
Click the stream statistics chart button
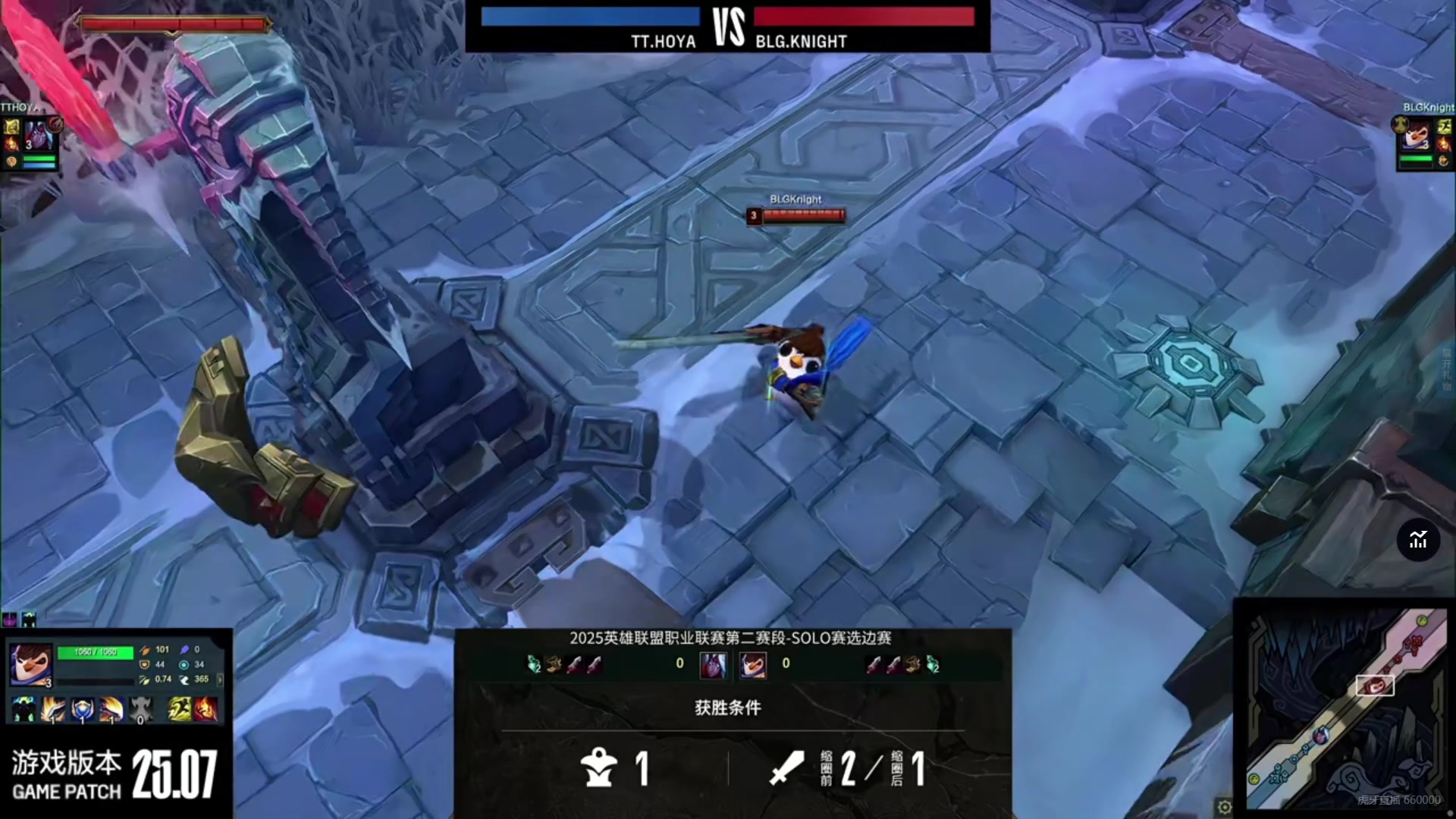(1418, 540)
